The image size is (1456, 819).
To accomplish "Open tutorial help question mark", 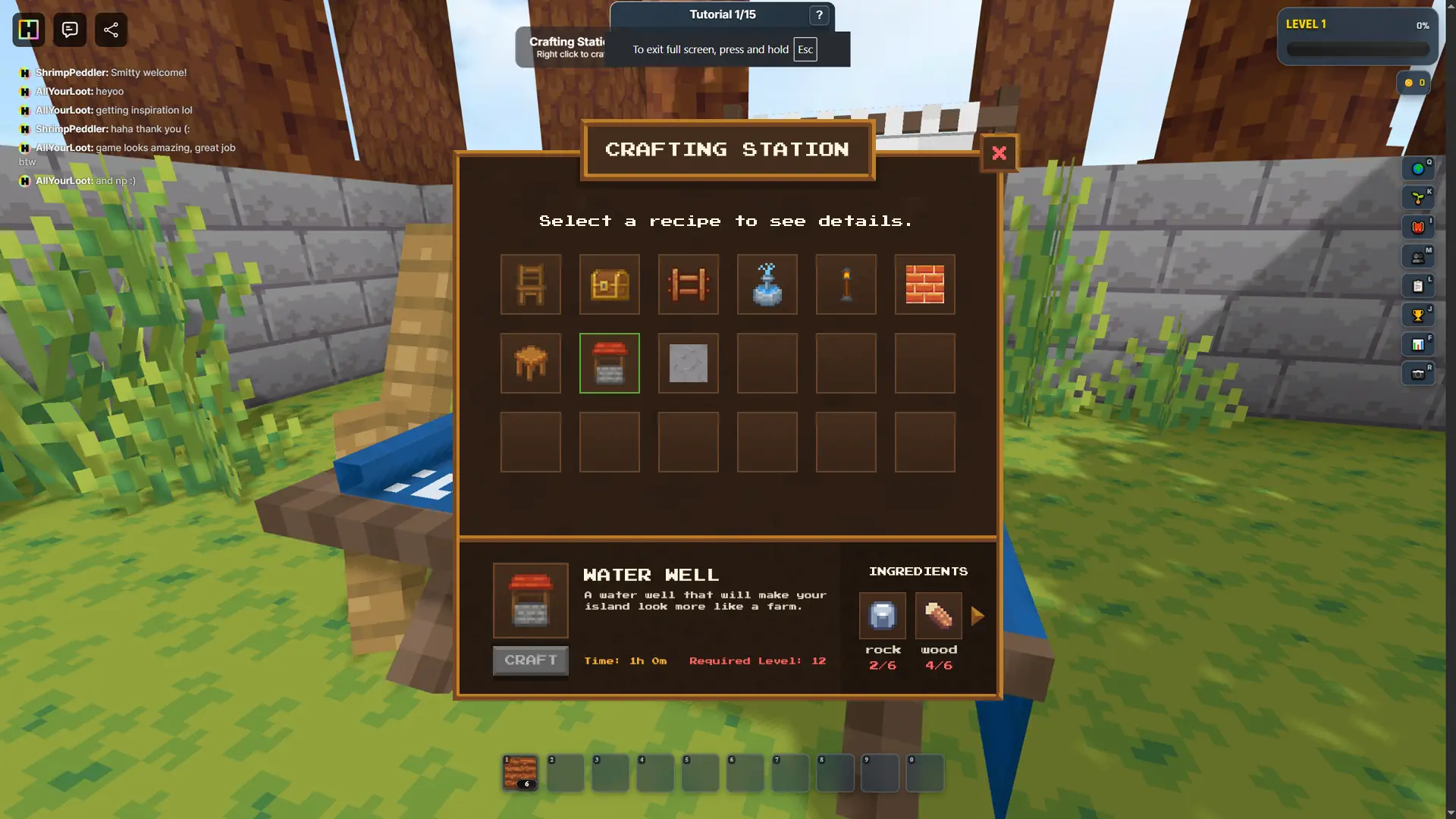I will [817, 15].
